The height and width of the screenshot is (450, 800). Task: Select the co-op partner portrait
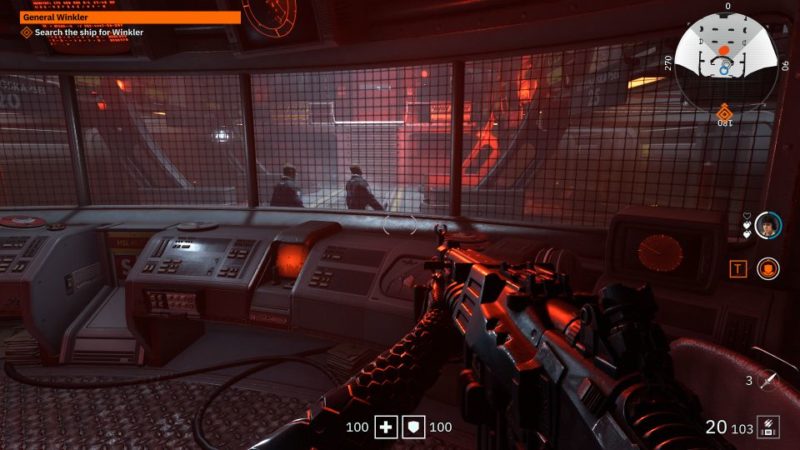767,225
